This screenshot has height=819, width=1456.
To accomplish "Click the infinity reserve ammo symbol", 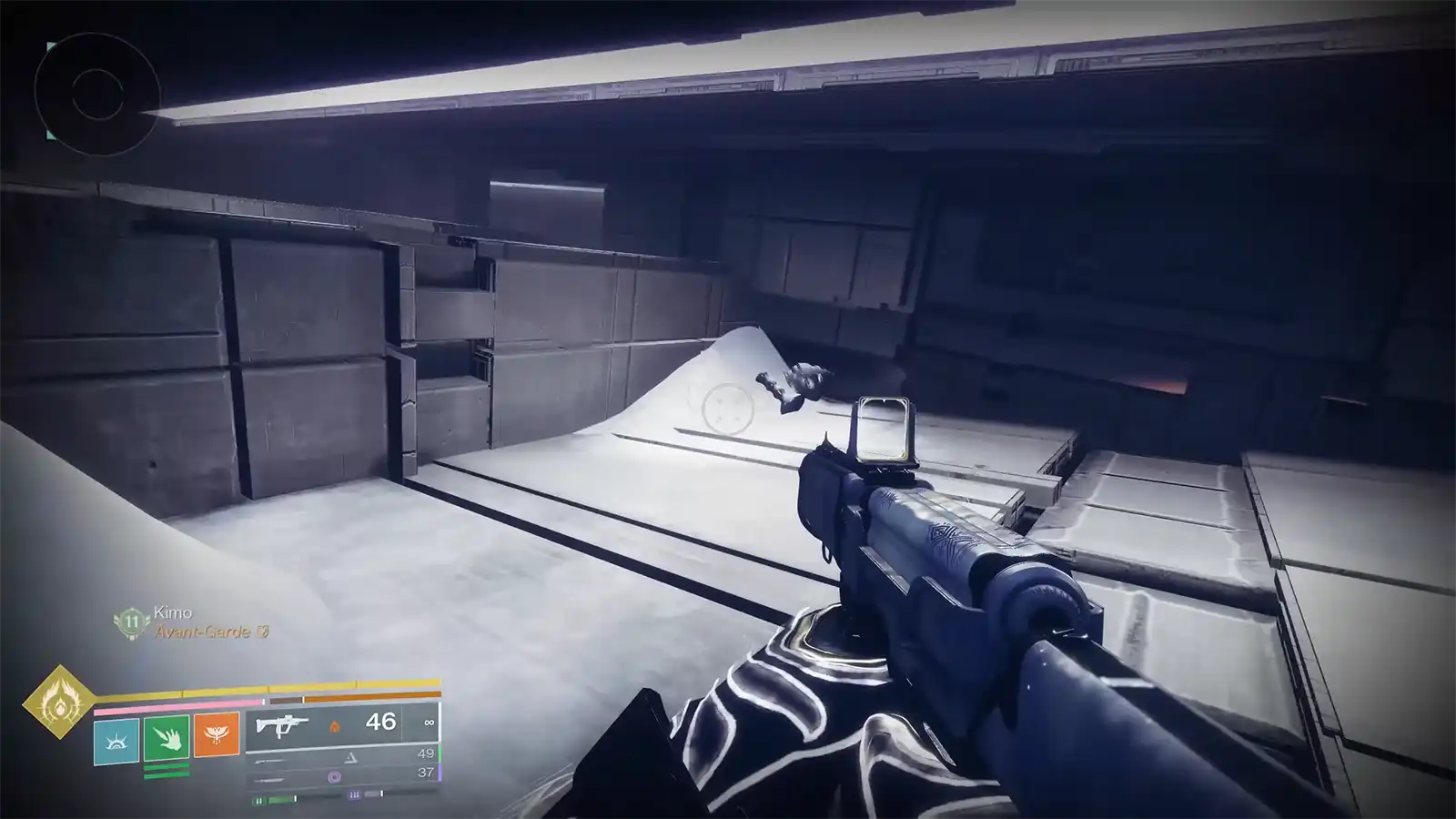I will coord(429,723).
